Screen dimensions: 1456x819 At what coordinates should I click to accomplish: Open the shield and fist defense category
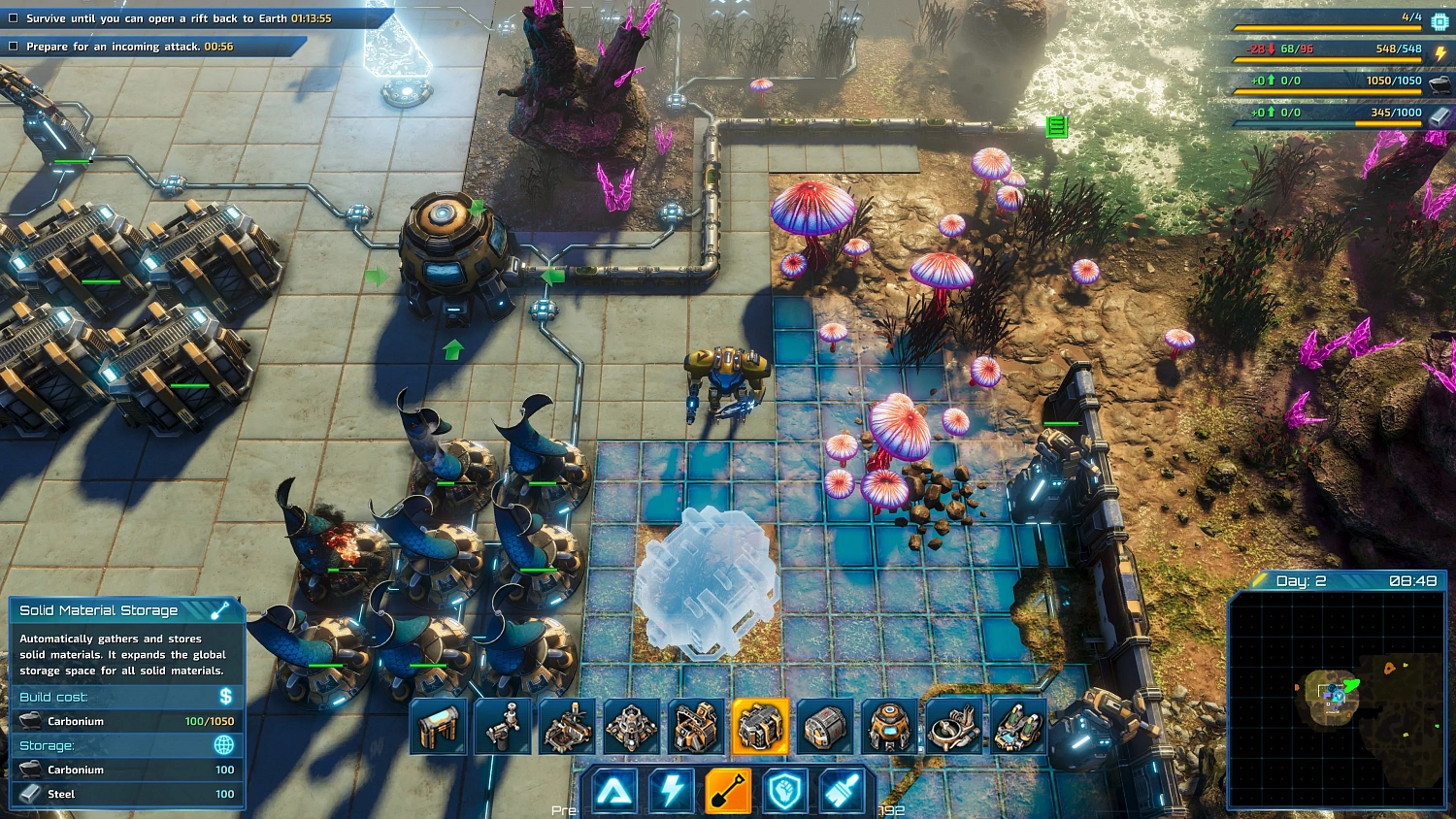point(784,791)
